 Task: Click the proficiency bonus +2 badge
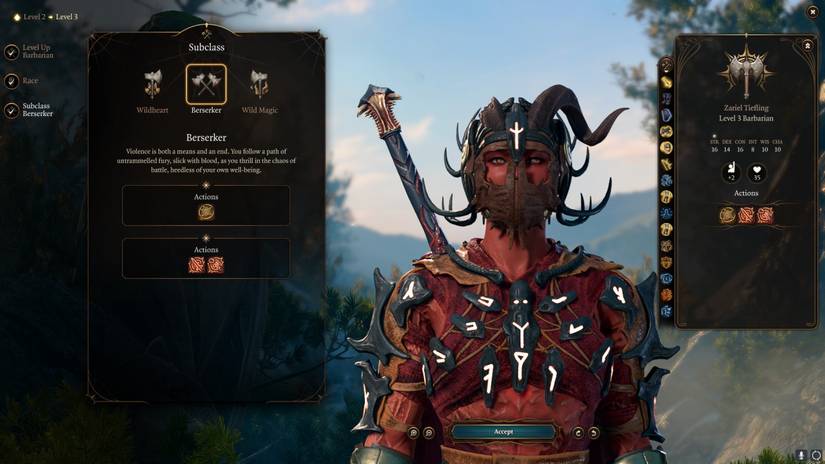click(730, 172)
